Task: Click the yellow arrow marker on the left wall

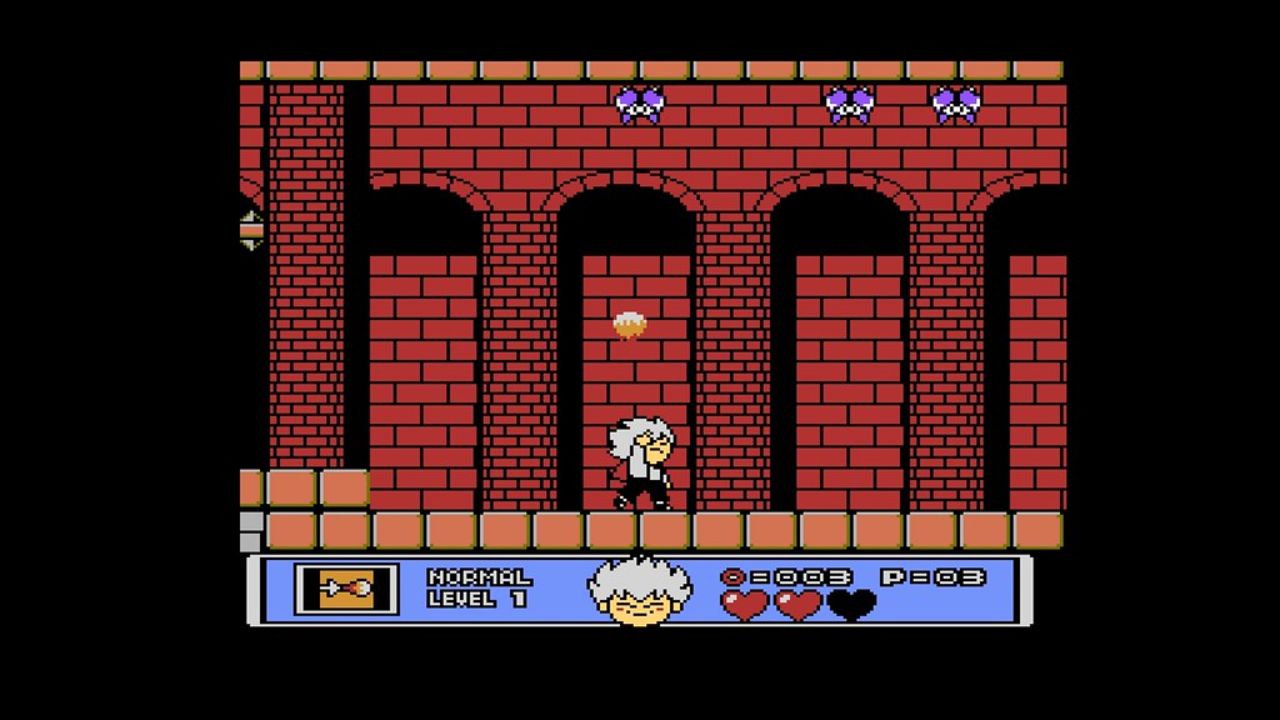Action: tap(250, 228)
